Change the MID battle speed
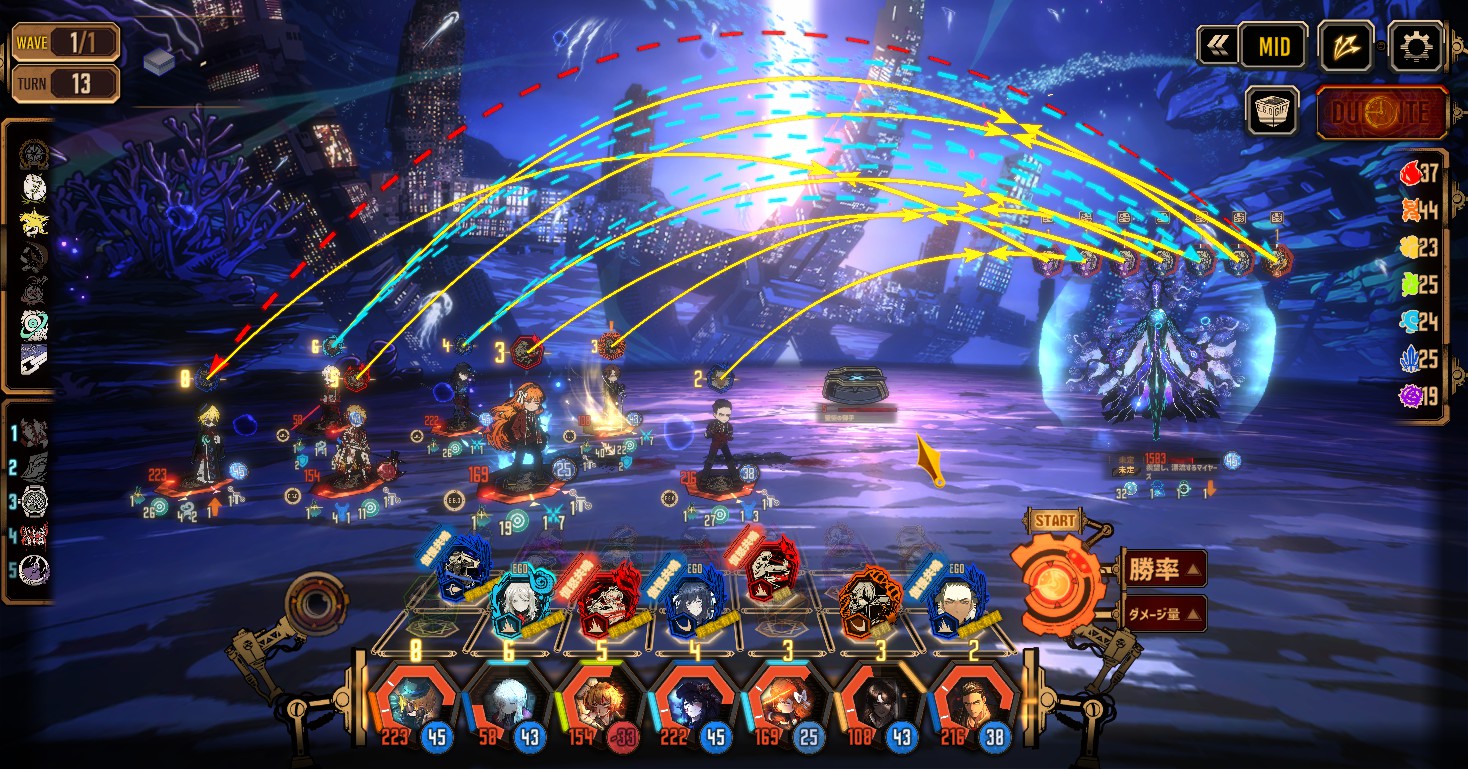Screen dimensions: 1468x769 (1273, 46)
